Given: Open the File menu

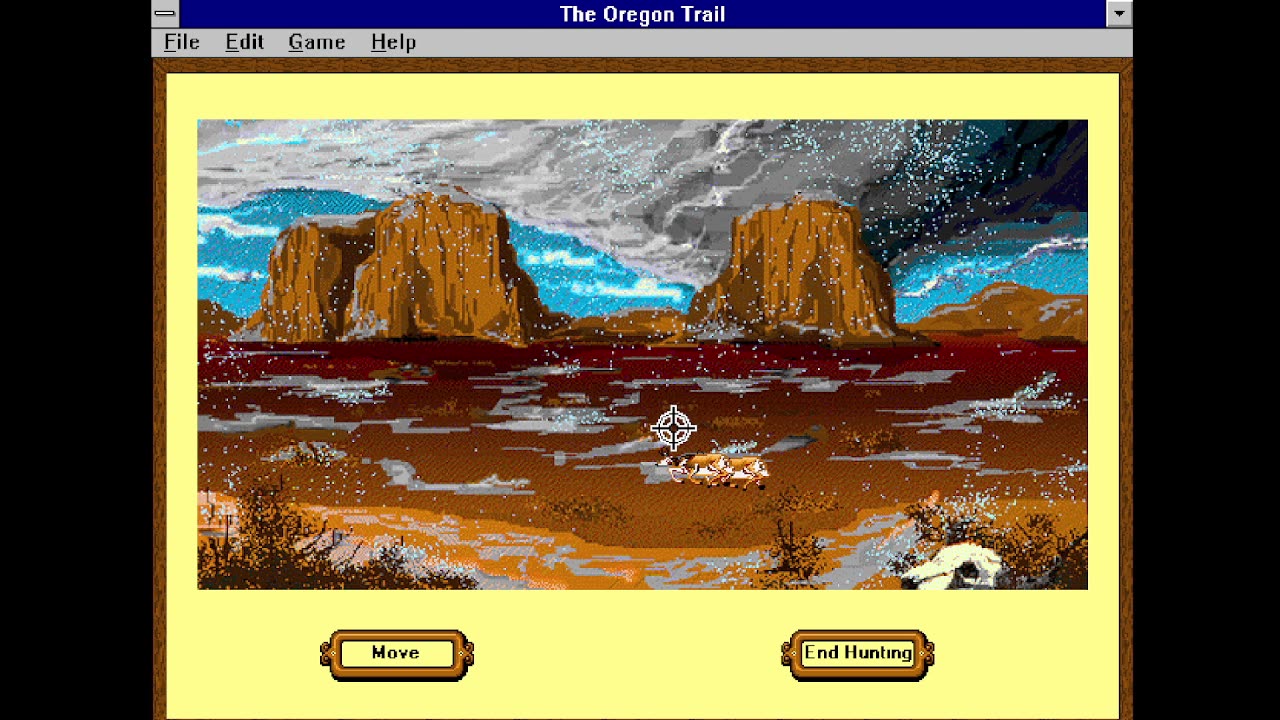Looking at the screenshot, I should pos(180,42).
